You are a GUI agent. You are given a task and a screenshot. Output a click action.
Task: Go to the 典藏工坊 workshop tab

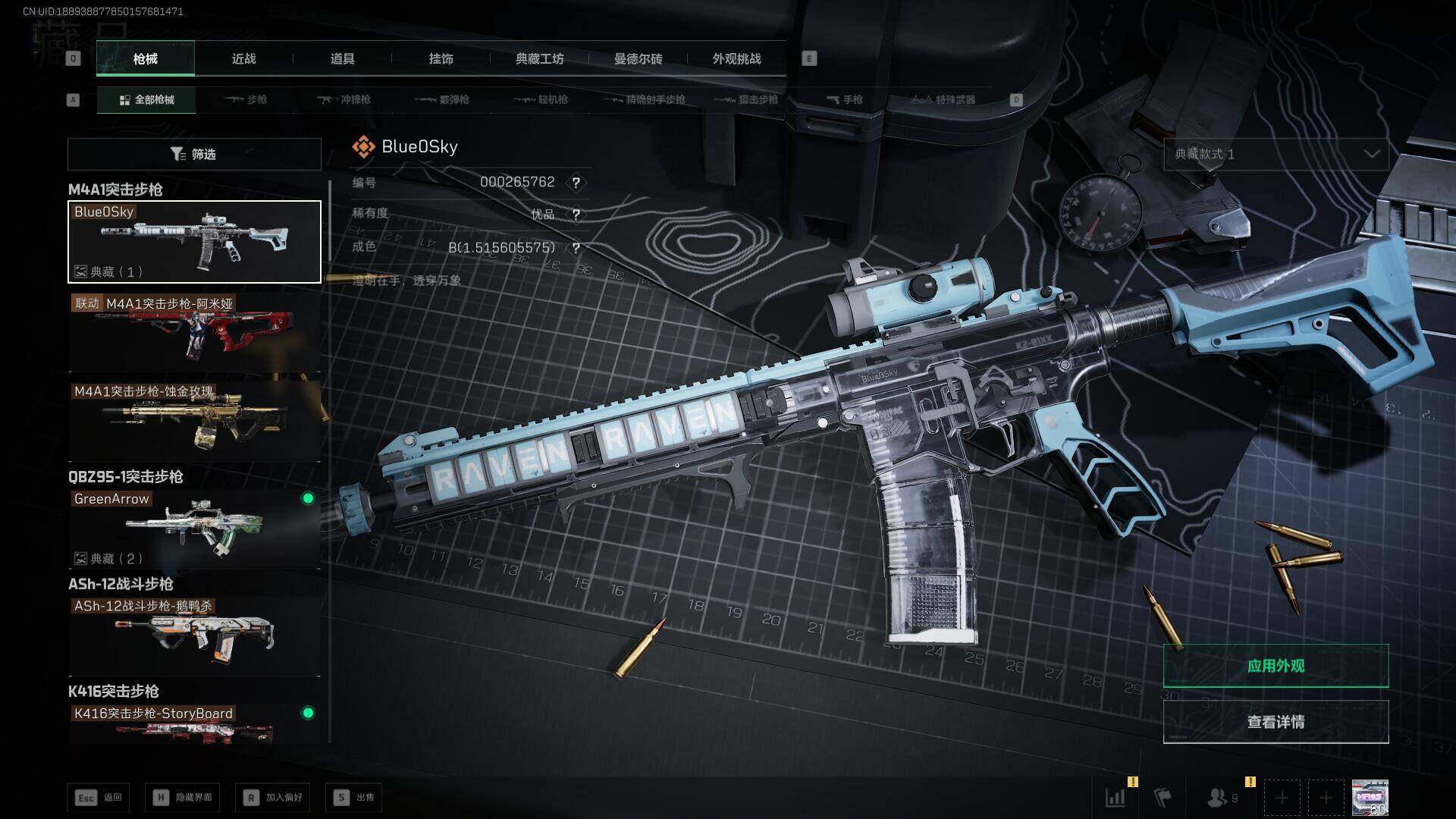tap(539, 58)
